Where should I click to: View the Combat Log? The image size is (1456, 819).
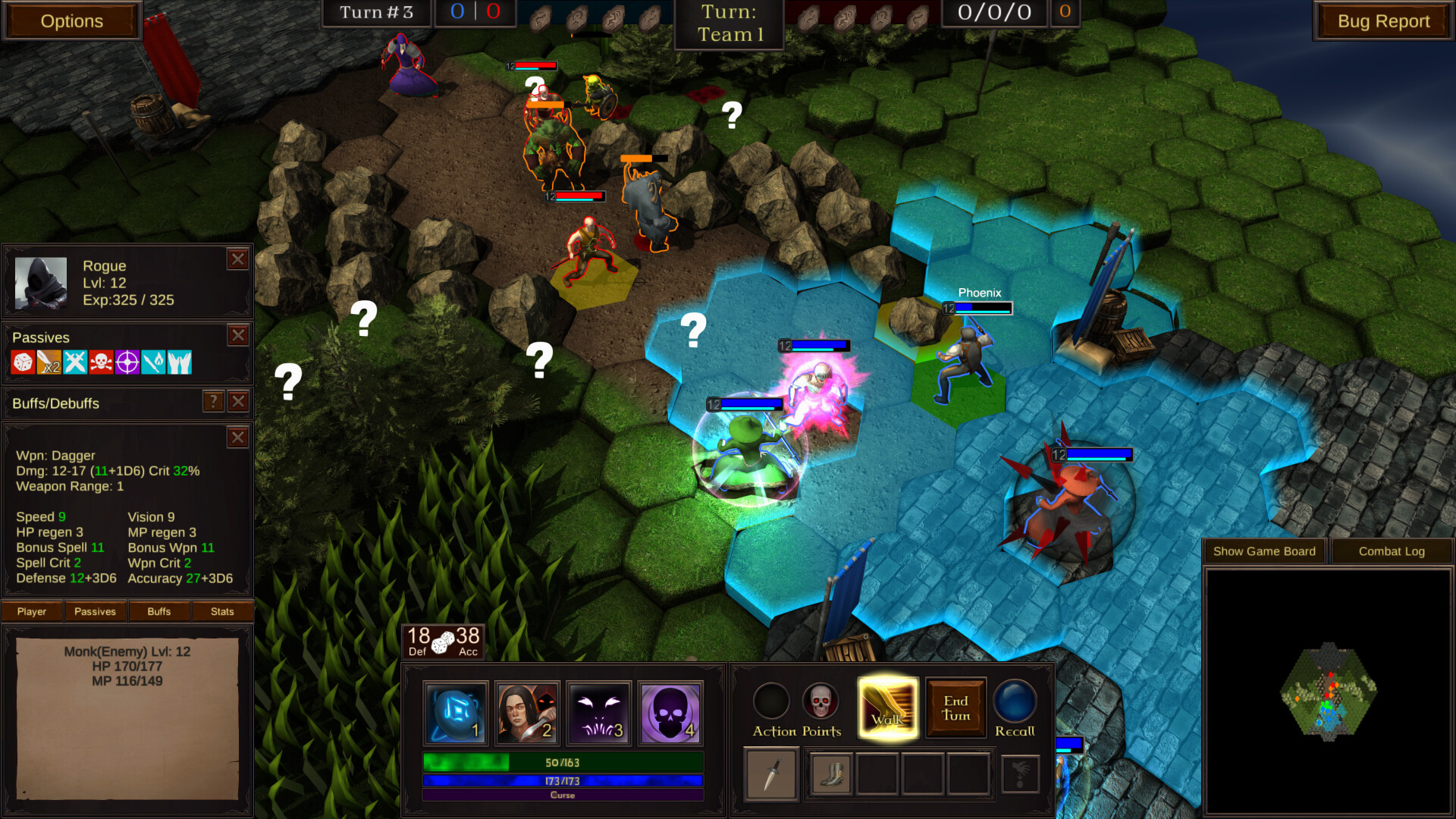1392,551
